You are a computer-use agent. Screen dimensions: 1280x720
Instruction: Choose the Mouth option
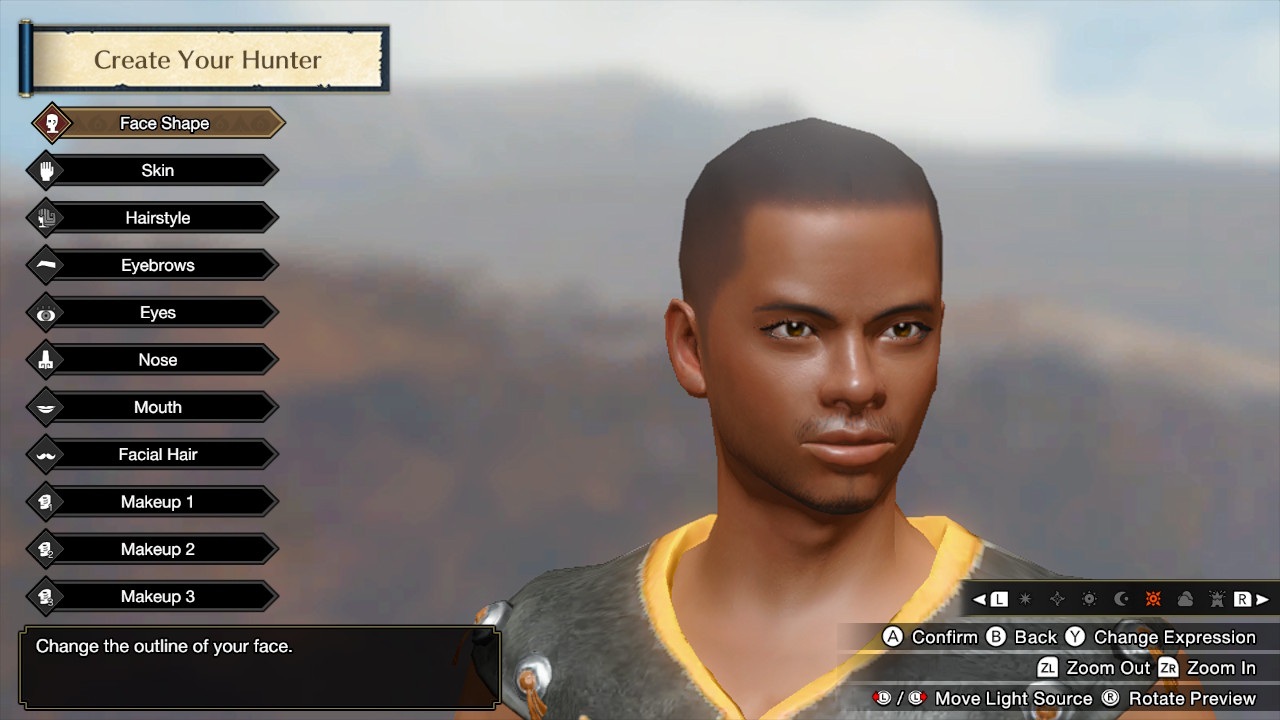[x=157, y=407]
